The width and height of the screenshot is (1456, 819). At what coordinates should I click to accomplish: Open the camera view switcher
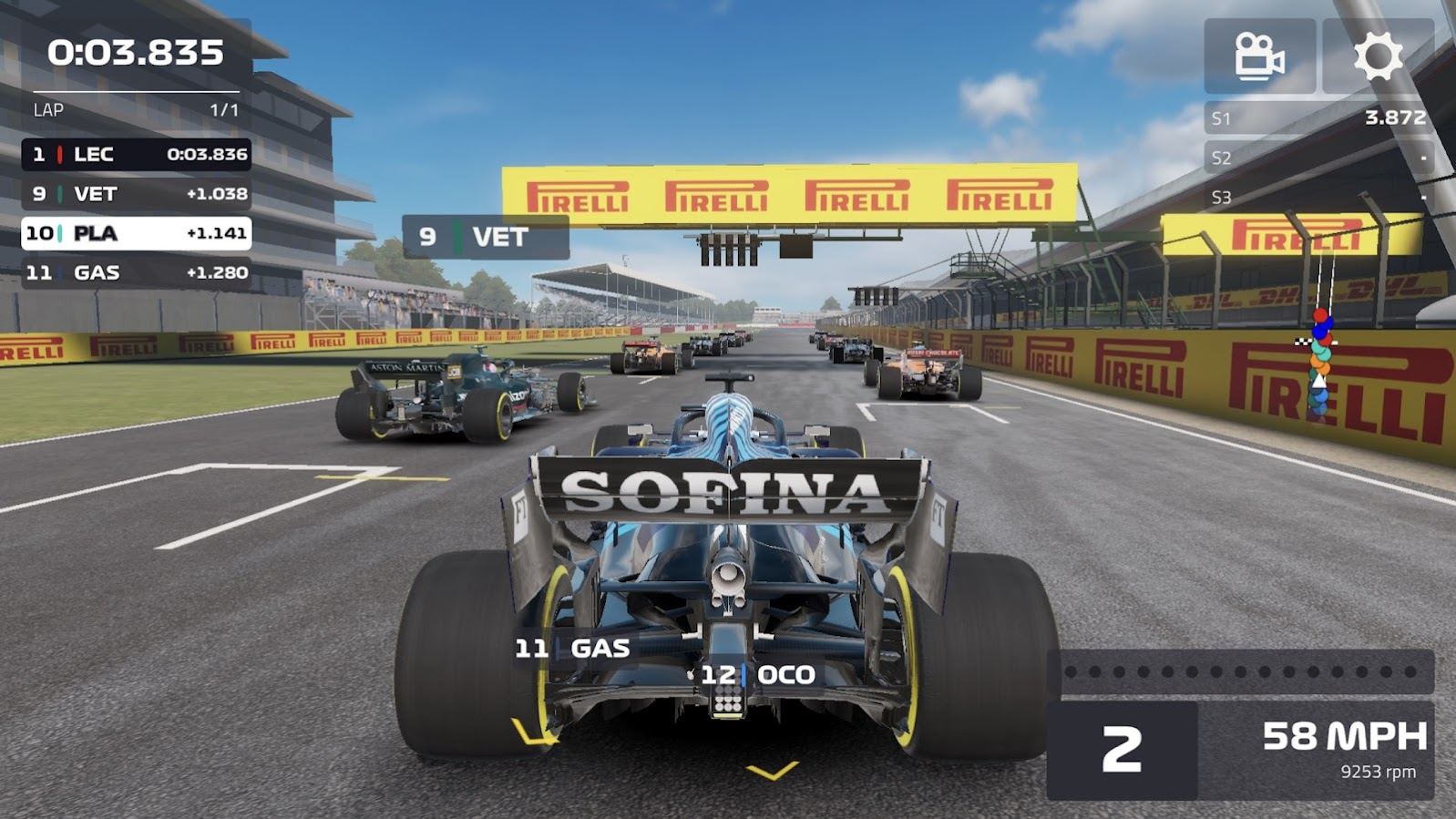pyautogui.click(x=1259, y=57)
